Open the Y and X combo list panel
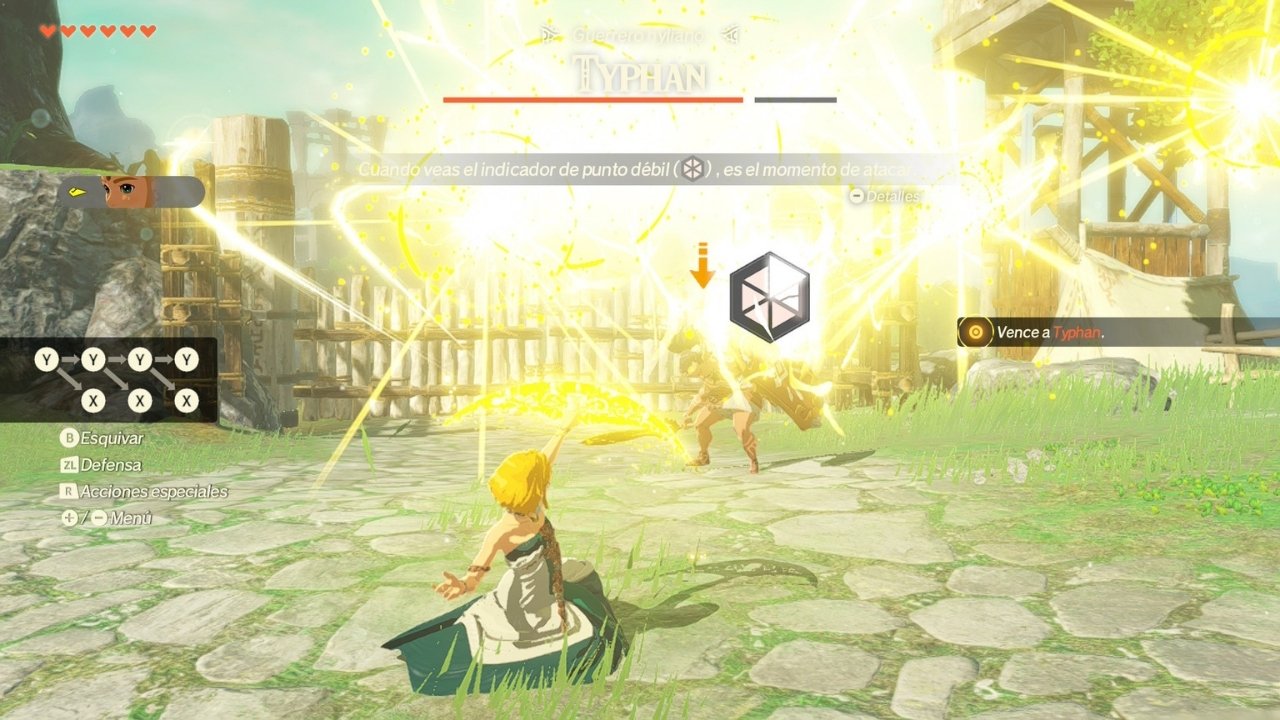The height and width of the screenshot is (720, 1280). pos(109,380)
